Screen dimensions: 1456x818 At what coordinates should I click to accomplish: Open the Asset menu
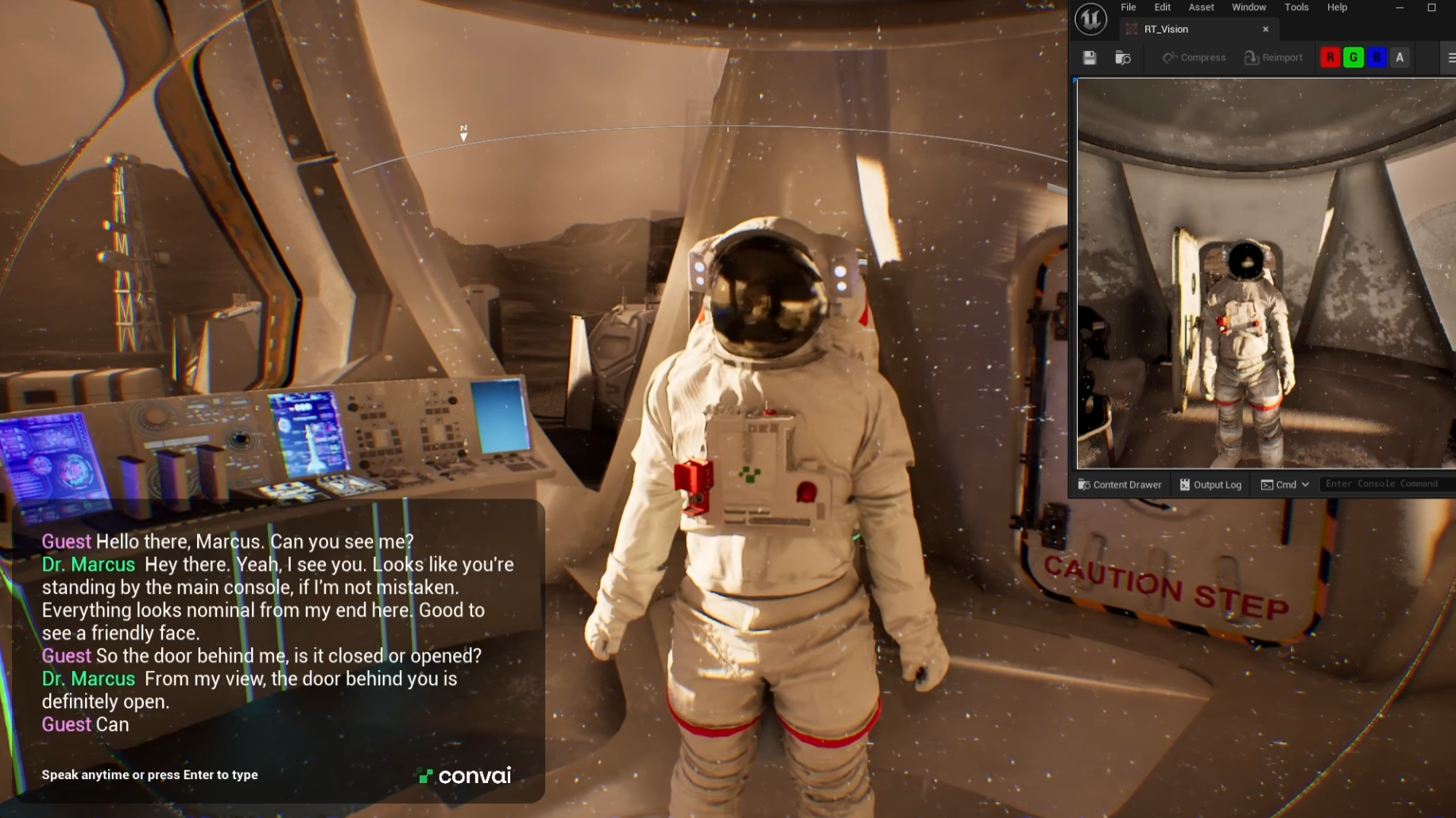pyautogui.click(x=1201, y=7)
